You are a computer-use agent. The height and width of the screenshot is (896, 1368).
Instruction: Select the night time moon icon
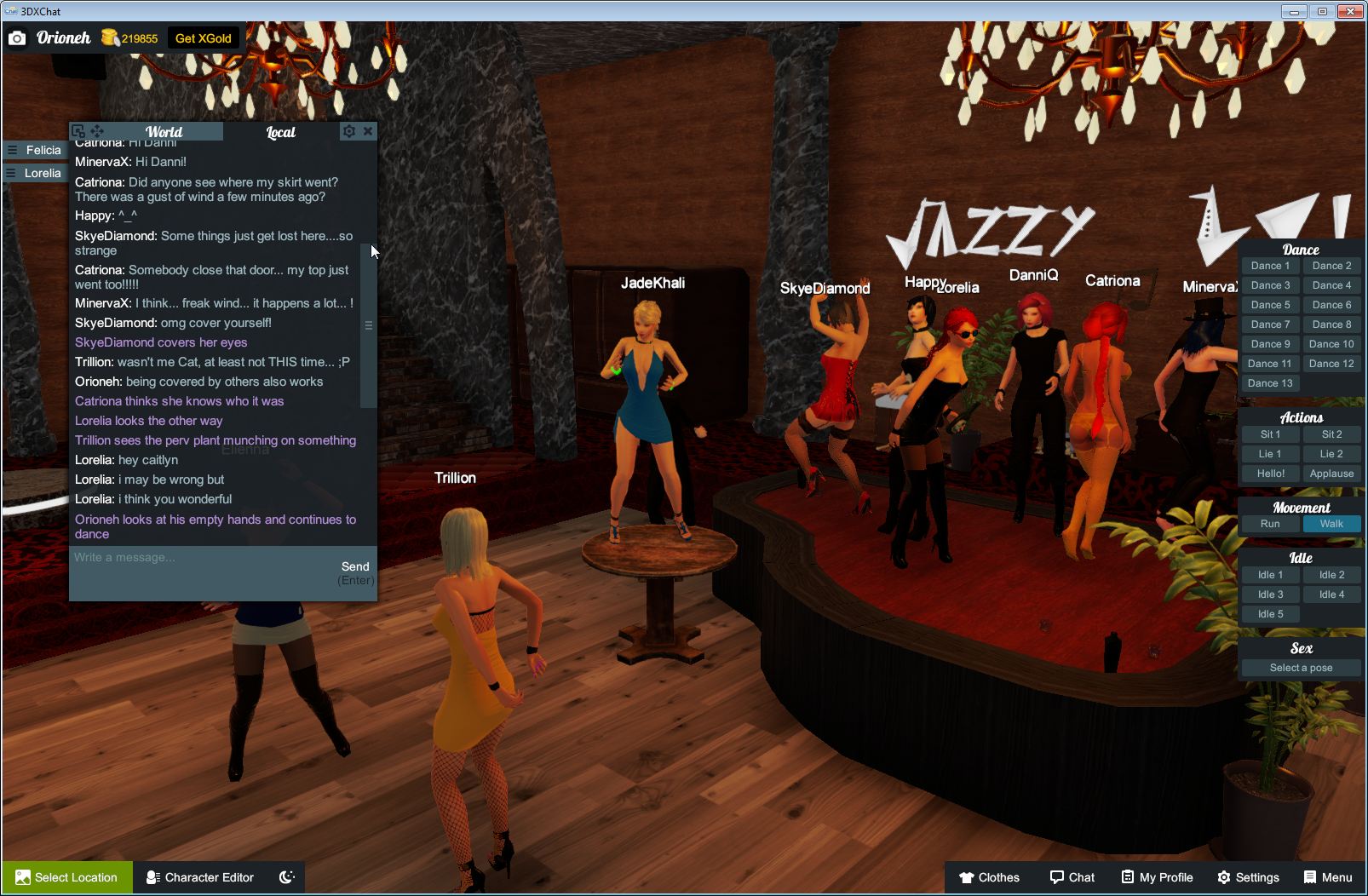[x=286, y=877]
